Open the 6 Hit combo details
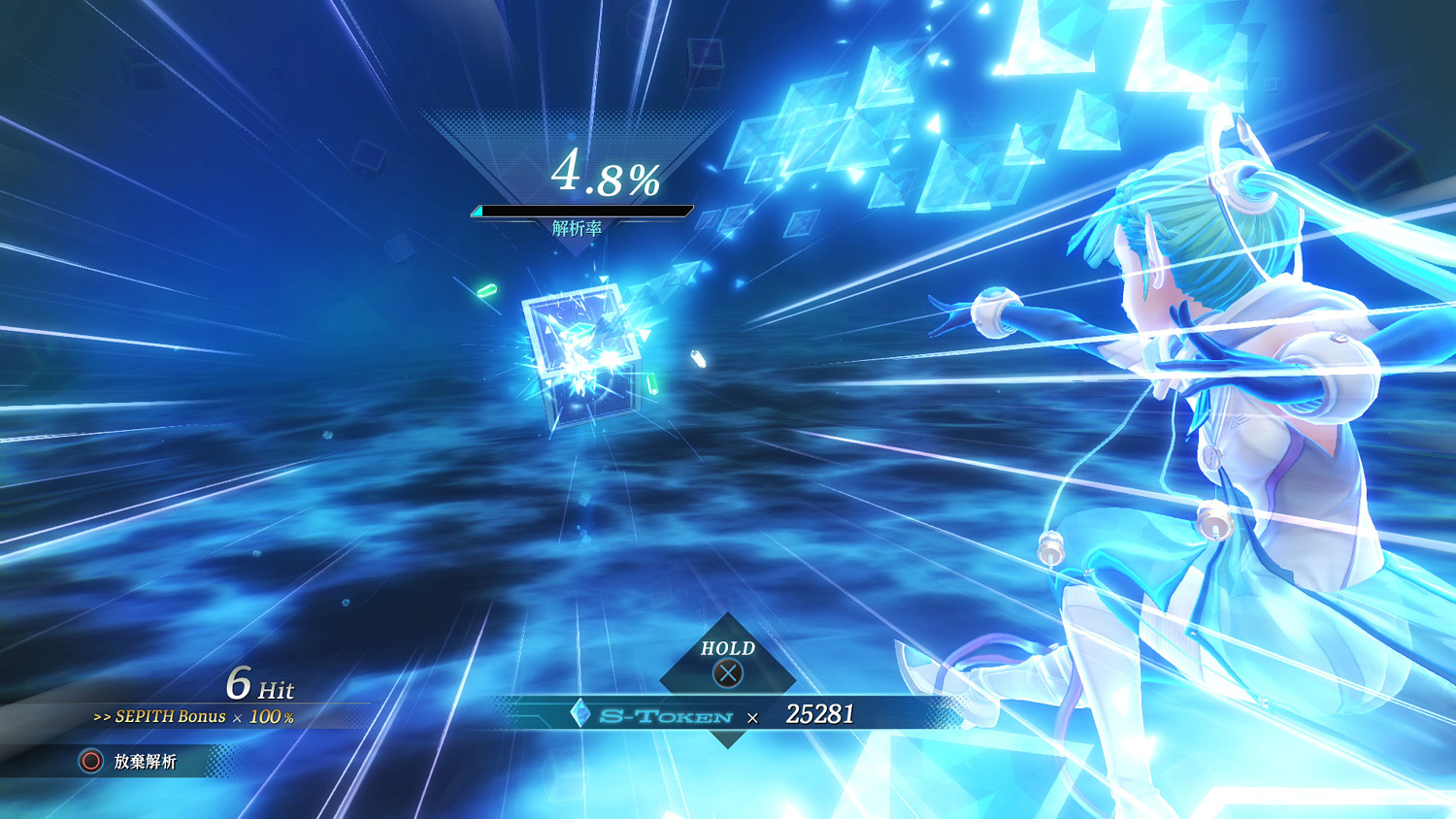Image resolution: width=1456 pixels, height=819 pixels. click(x=260, y=687)
